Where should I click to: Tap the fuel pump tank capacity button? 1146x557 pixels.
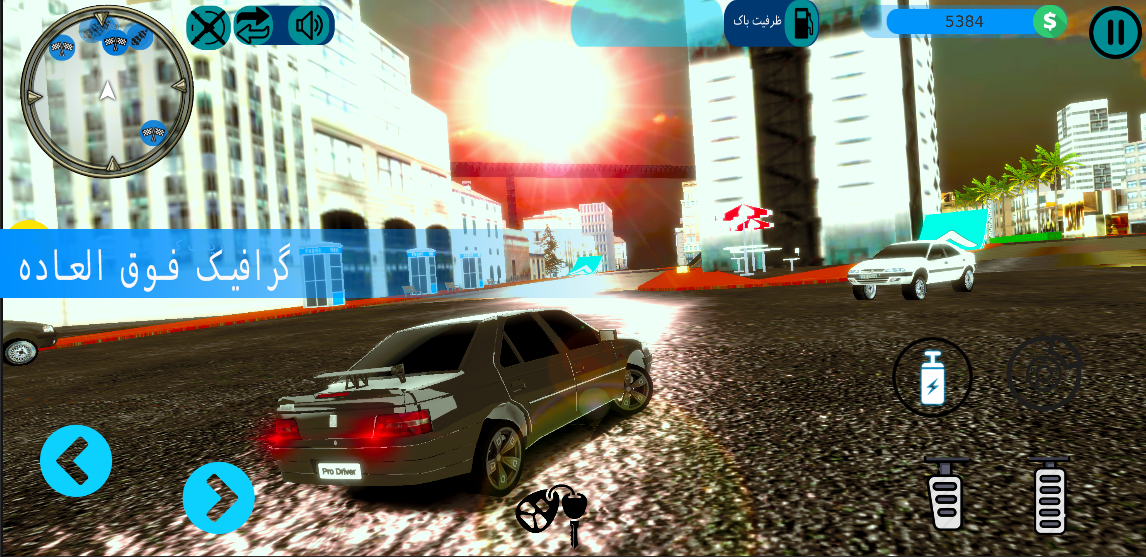[x=800, y=22]
